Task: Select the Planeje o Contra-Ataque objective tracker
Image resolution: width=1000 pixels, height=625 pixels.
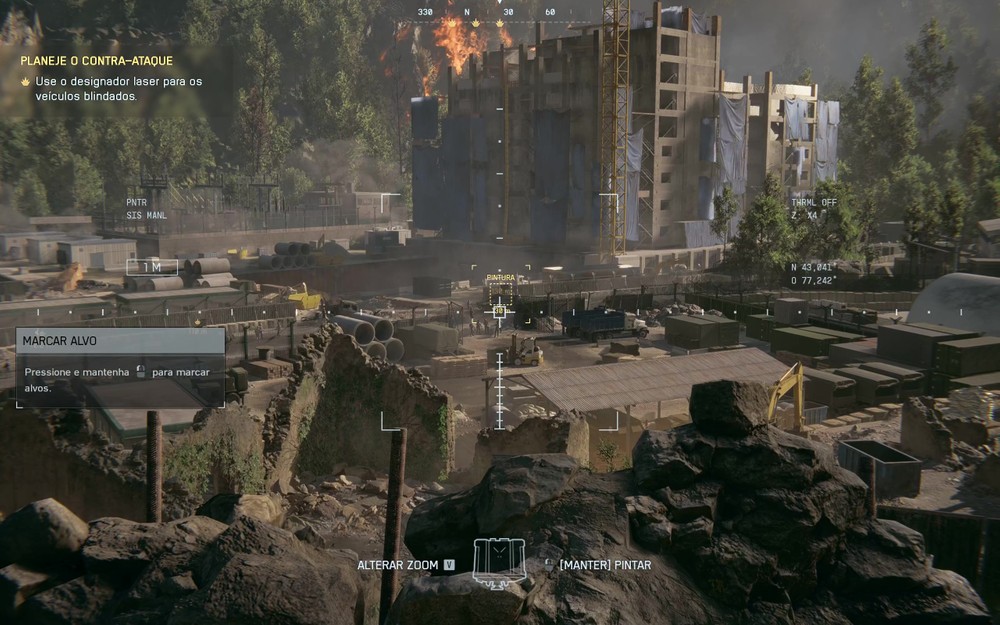Action: 97,61
